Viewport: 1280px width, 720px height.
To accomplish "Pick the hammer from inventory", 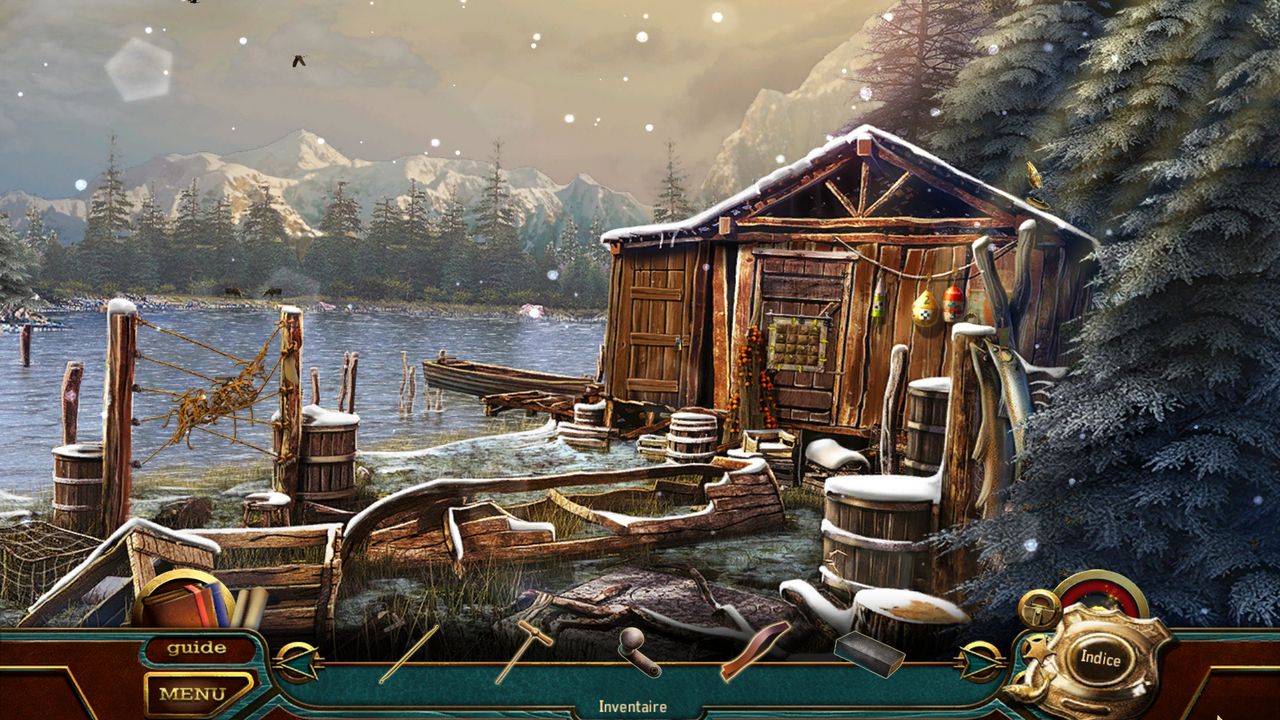I will (523, 649).
